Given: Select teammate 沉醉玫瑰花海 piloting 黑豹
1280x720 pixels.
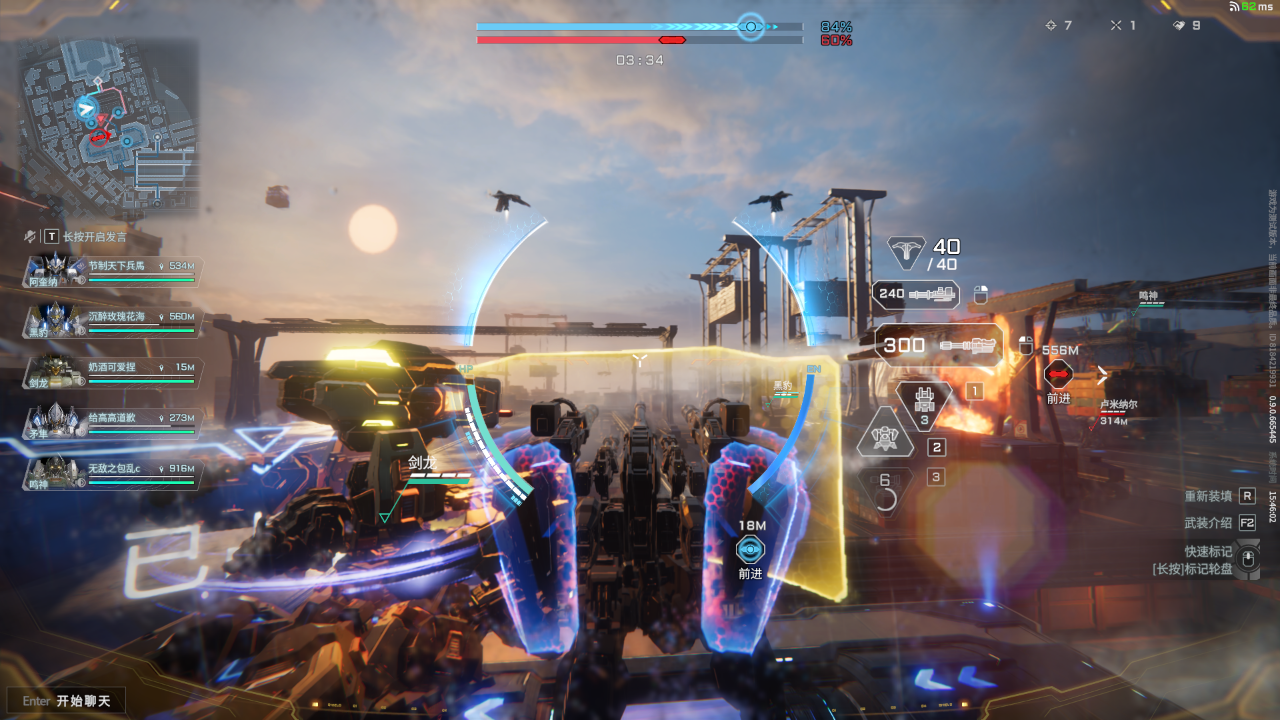Looking at the screenshot, I should pyautogui.click(x=114, y=321).
